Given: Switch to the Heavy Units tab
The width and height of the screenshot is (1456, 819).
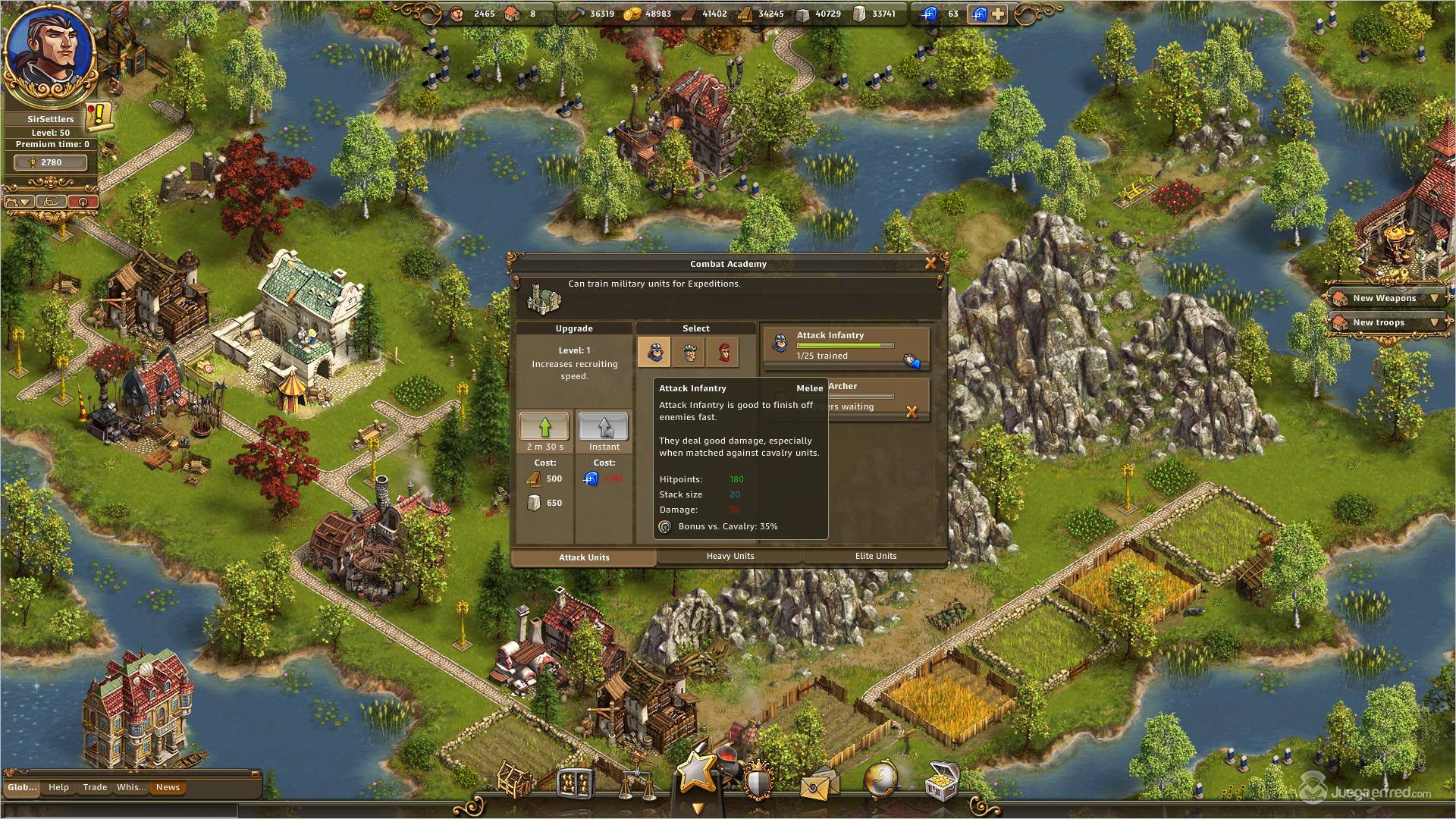Looking at the screenshot, I should [730, 556].
